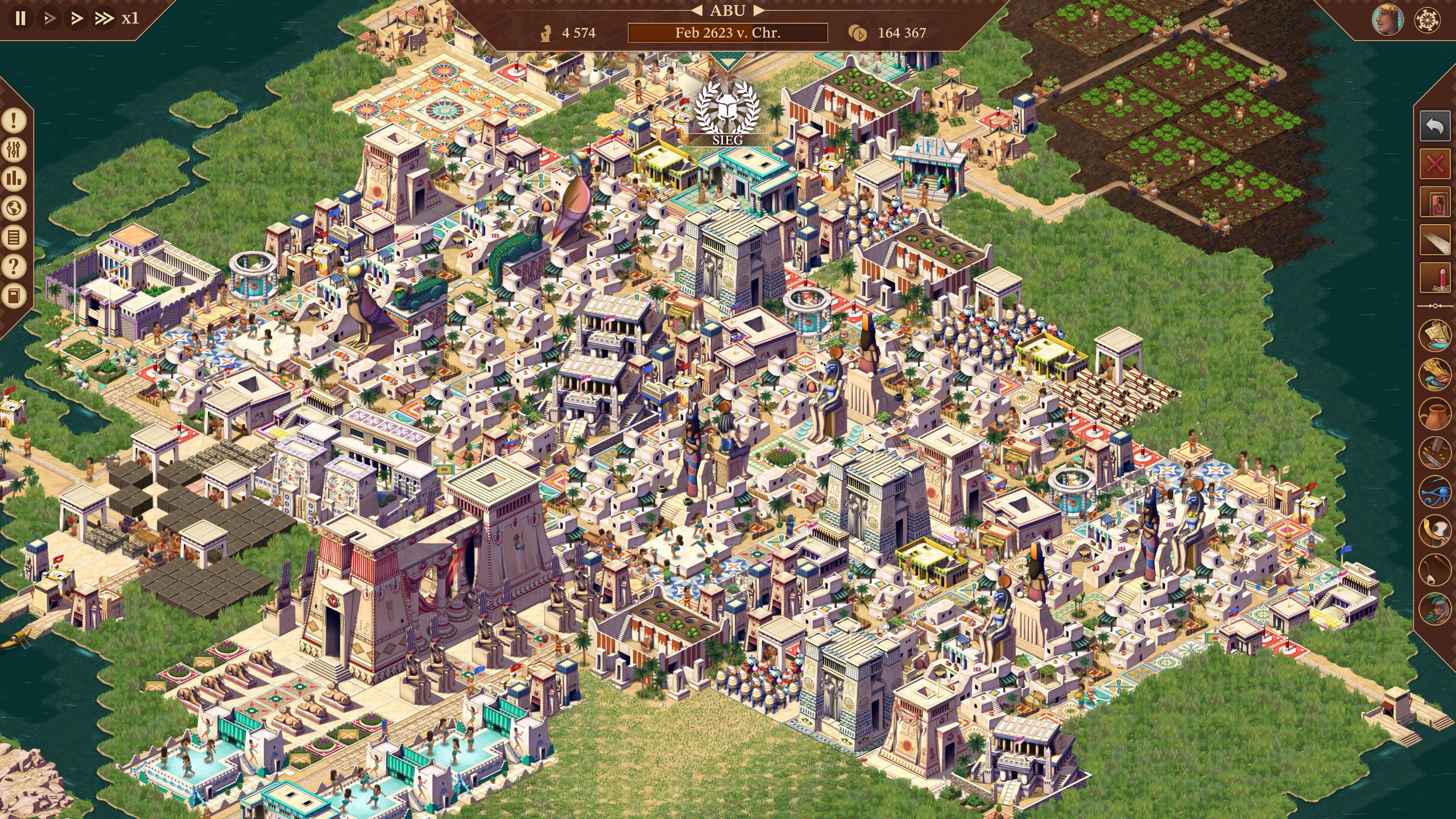Open the hammer and anvil building category

pos(1434,452)
